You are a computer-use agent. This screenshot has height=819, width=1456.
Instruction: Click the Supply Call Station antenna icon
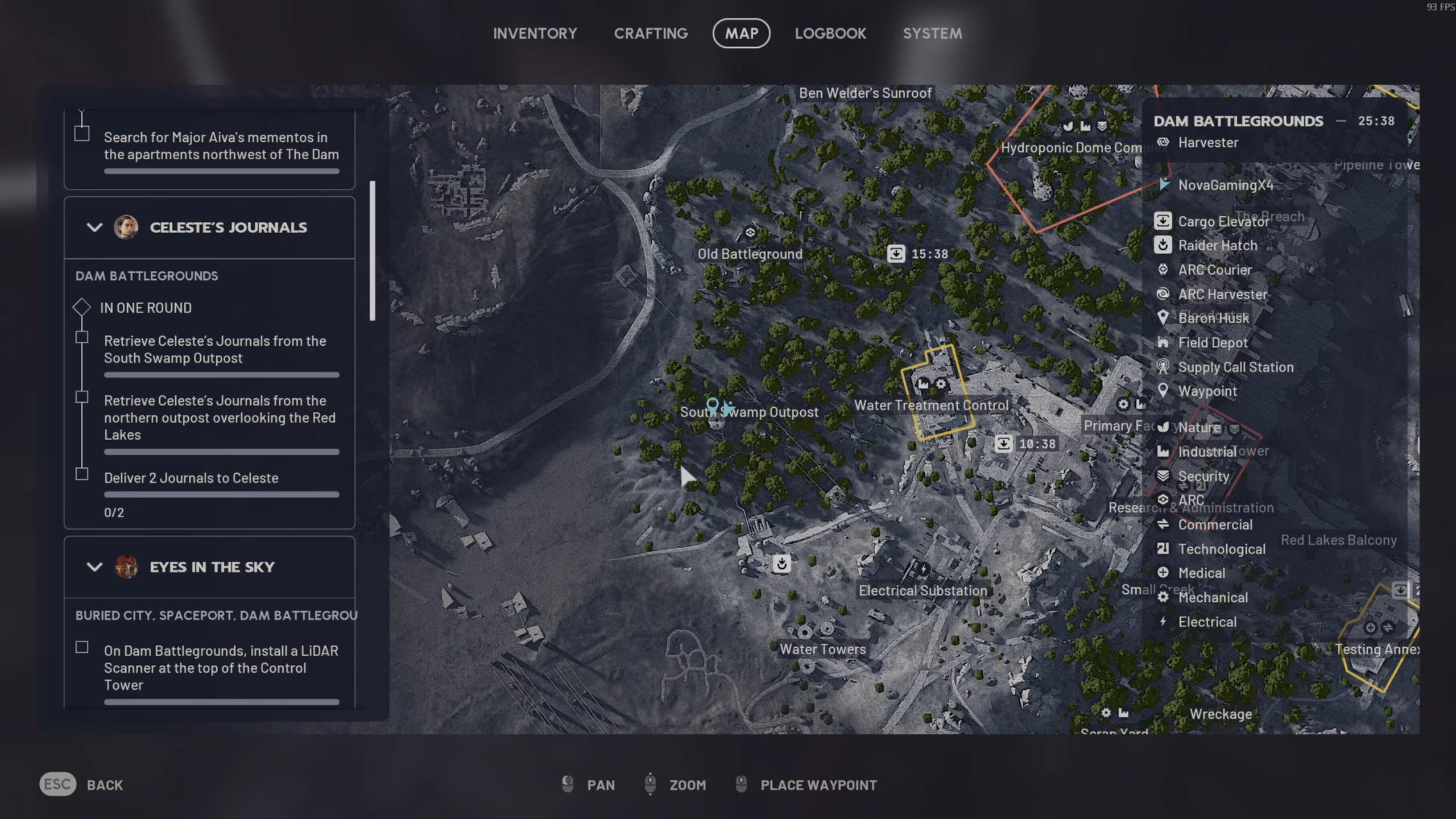tap(1164, 367)
